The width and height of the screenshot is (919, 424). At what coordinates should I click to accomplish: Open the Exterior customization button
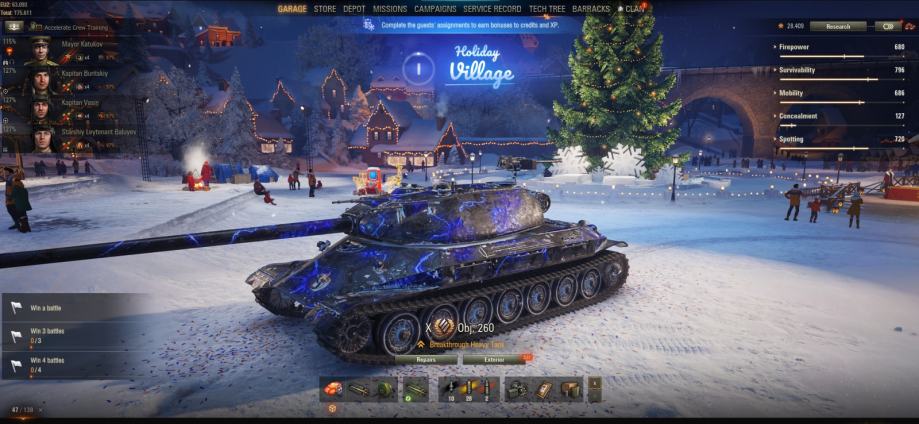(x=495, y=359)
